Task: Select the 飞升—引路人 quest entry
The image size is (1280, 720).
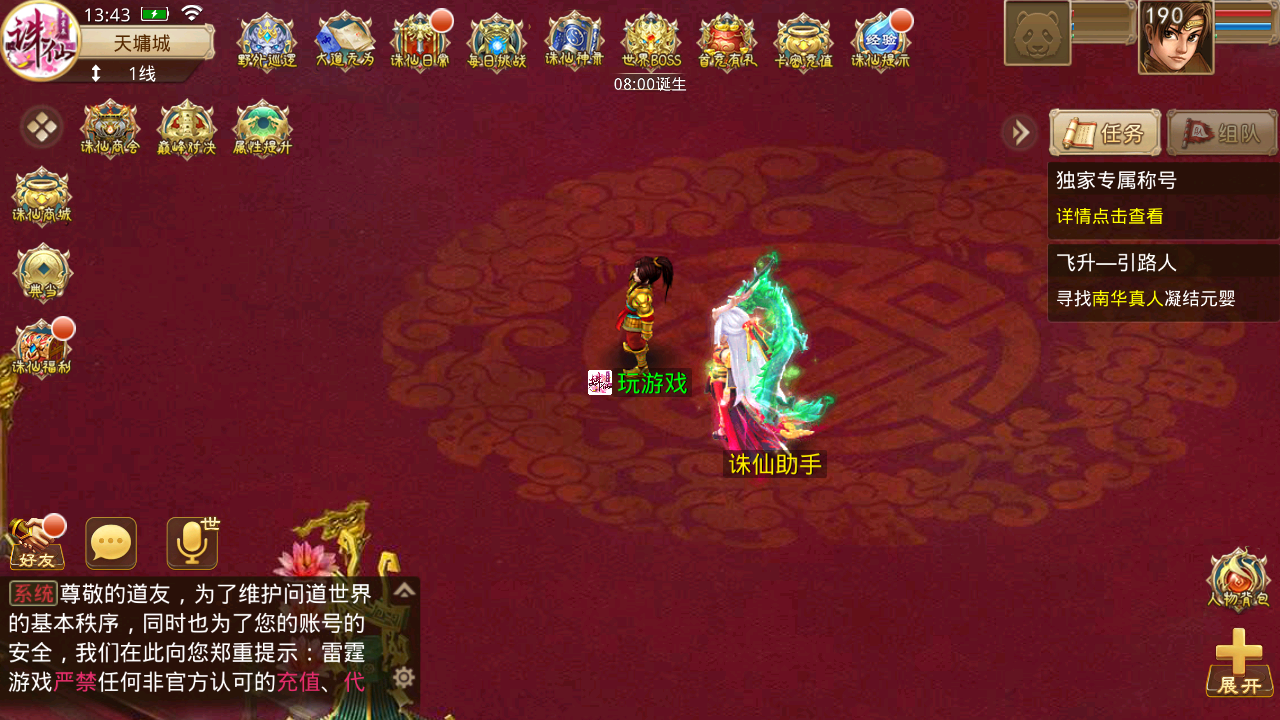Action: tap(1163, 282)
